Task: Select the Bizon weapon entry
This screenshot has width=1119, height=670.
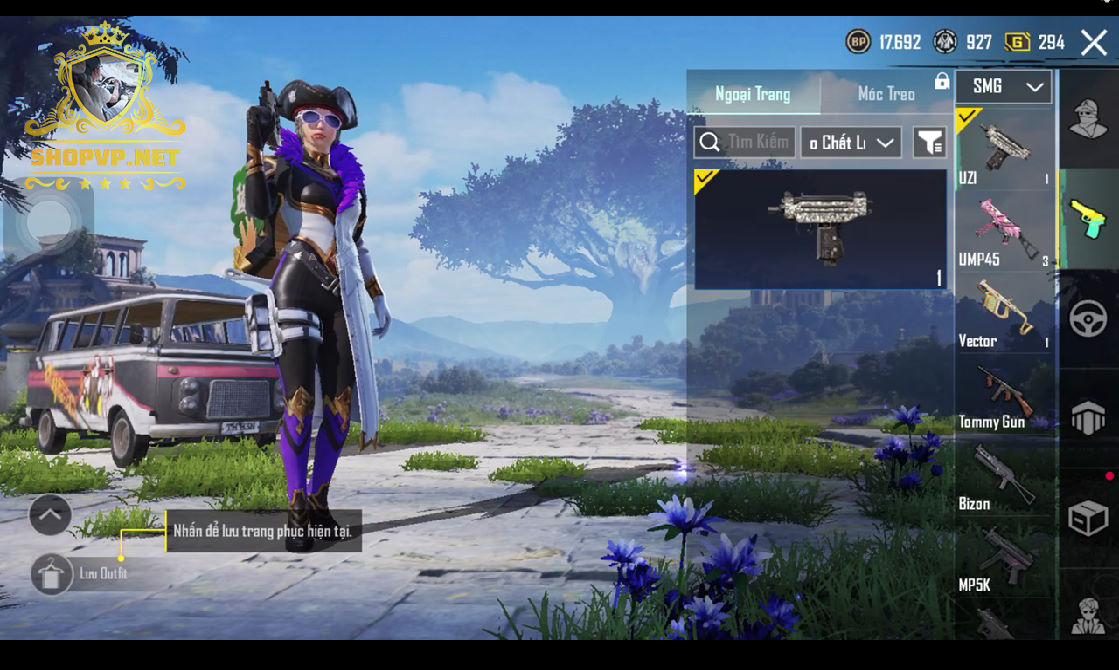Action: 1004,477
